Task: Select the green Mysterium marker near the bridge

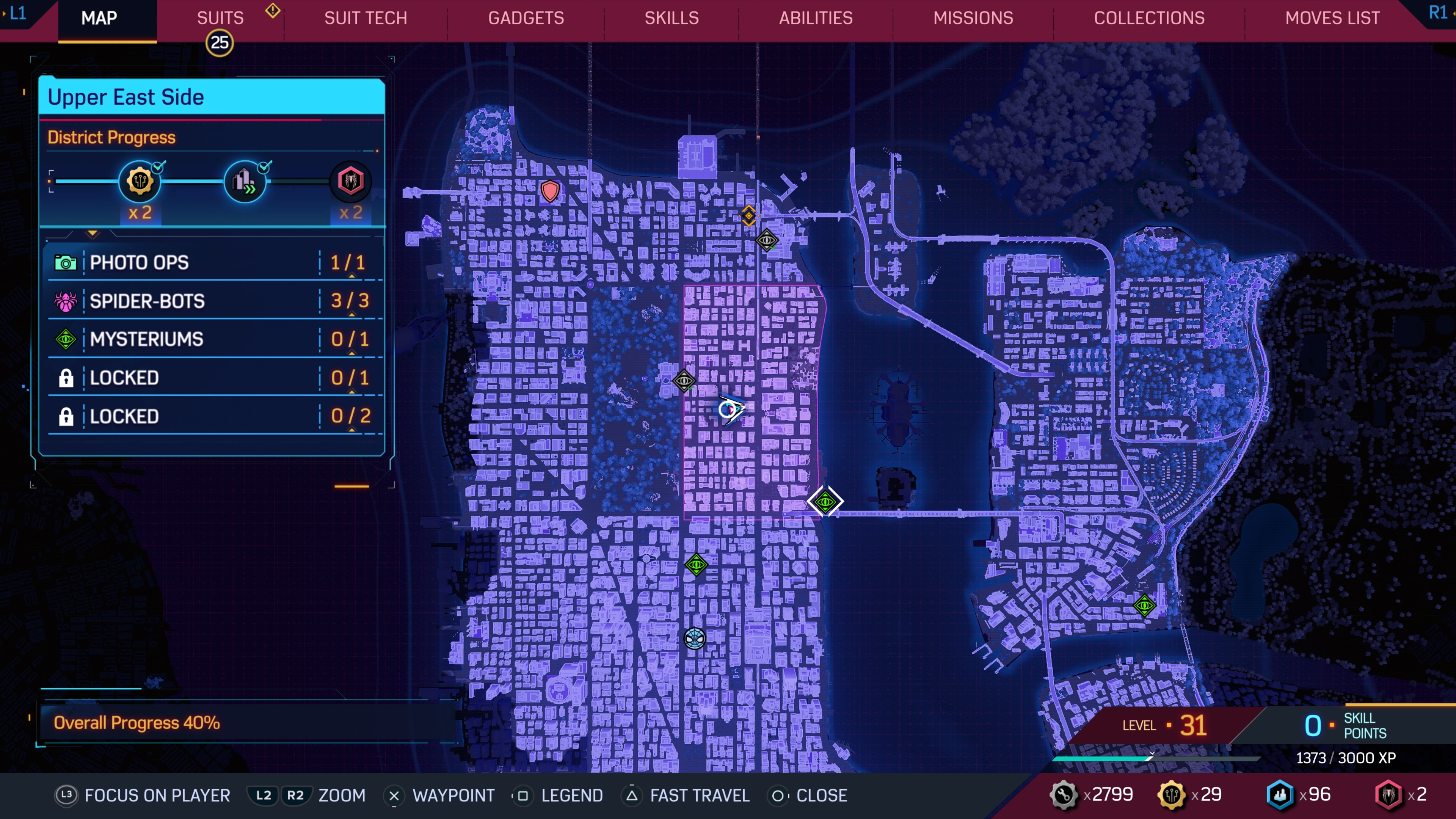Action: point(825,501)
